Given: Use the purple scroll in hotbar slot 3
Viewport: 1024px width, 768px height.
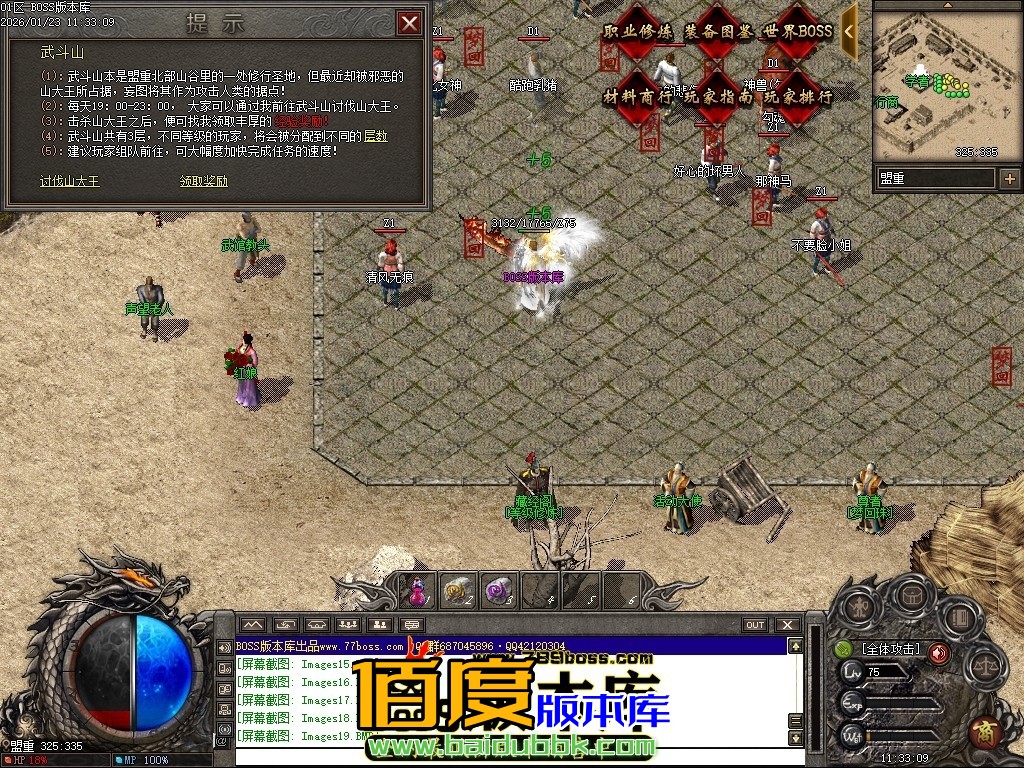Looking at the screenshot, I should [498, 591].
